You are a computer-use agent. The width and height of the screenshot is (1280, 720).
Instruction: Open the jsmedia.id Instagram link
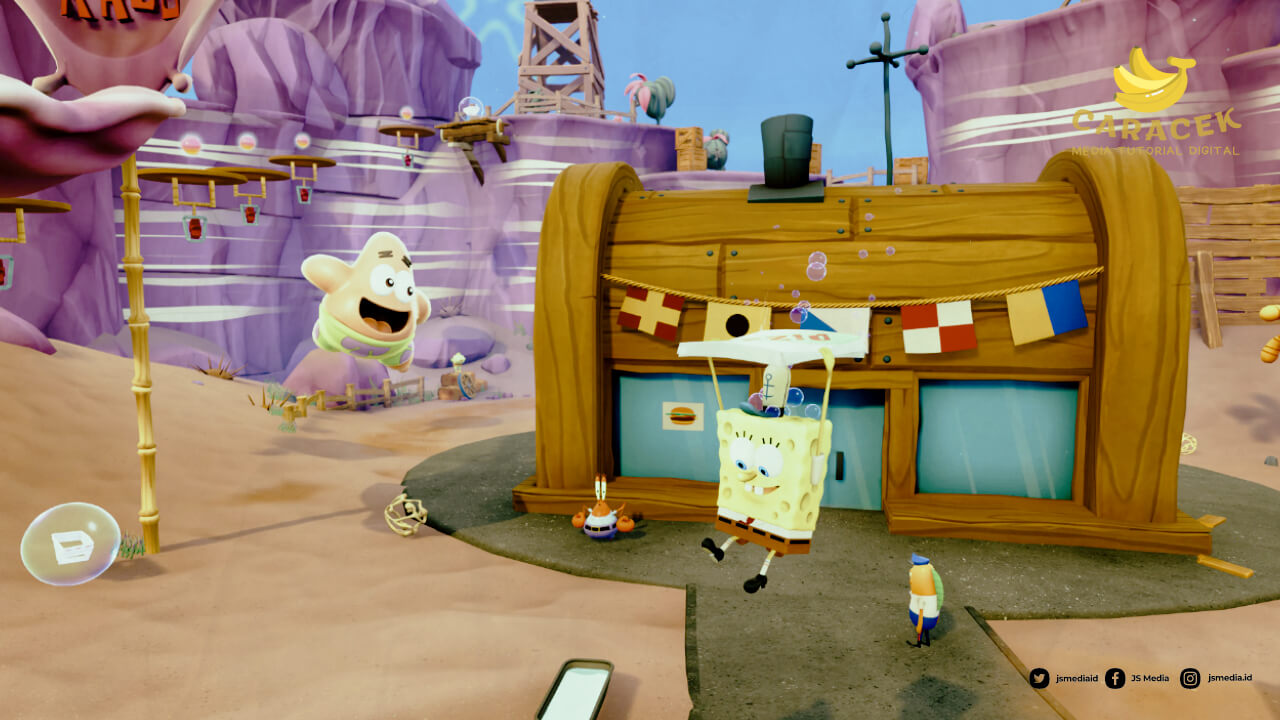click(1215, 678)
